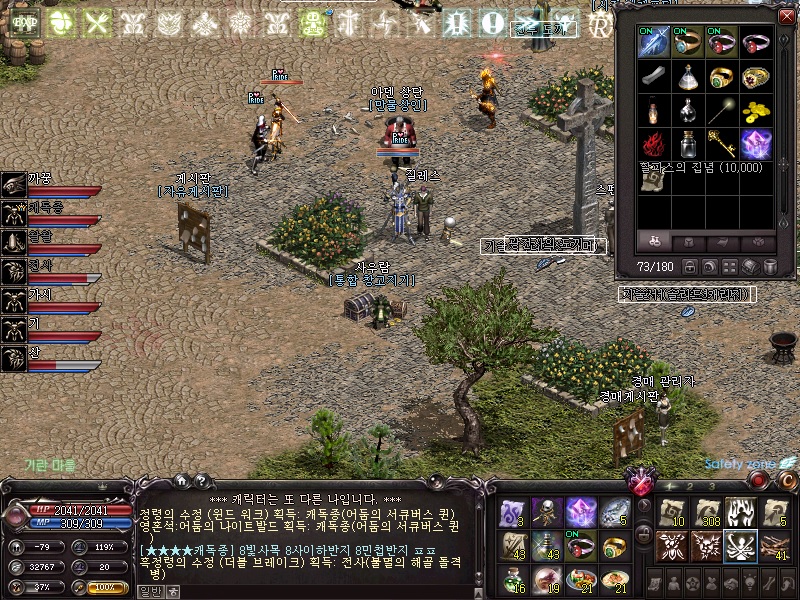Click the exclamation mark status icon

pos(492,23)
